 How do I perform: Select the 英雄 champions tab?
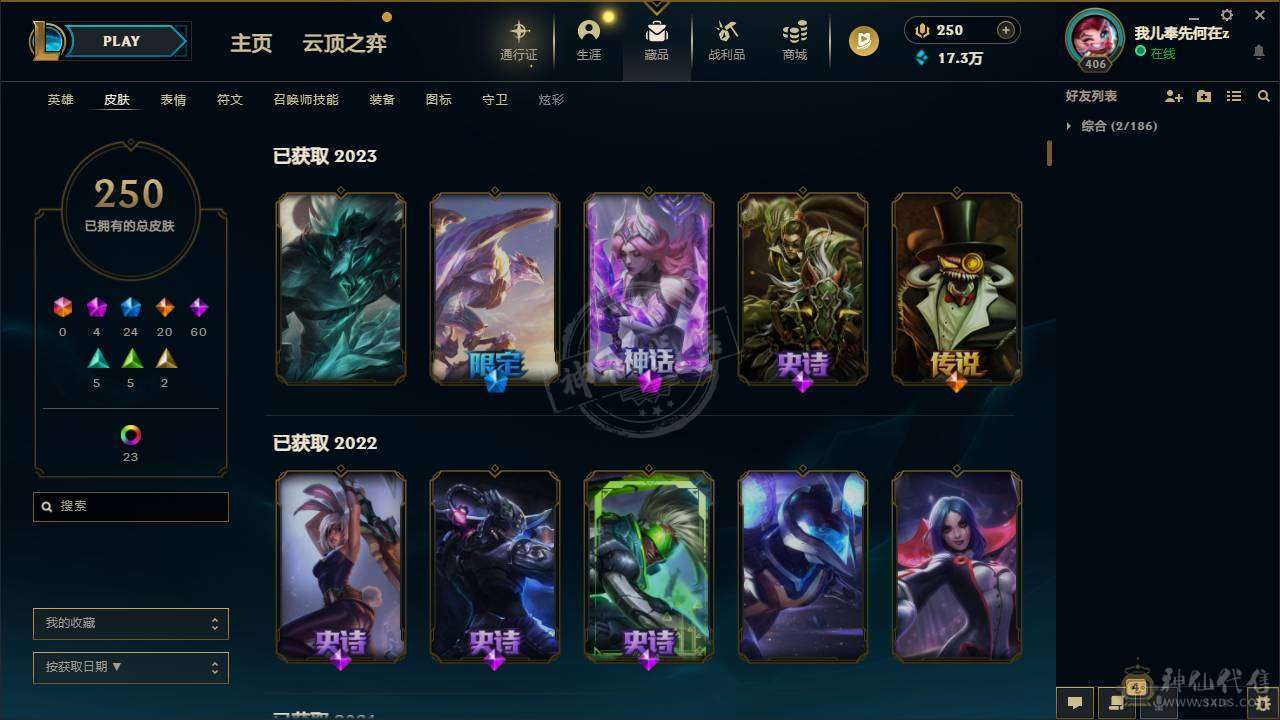click(60, 99)
